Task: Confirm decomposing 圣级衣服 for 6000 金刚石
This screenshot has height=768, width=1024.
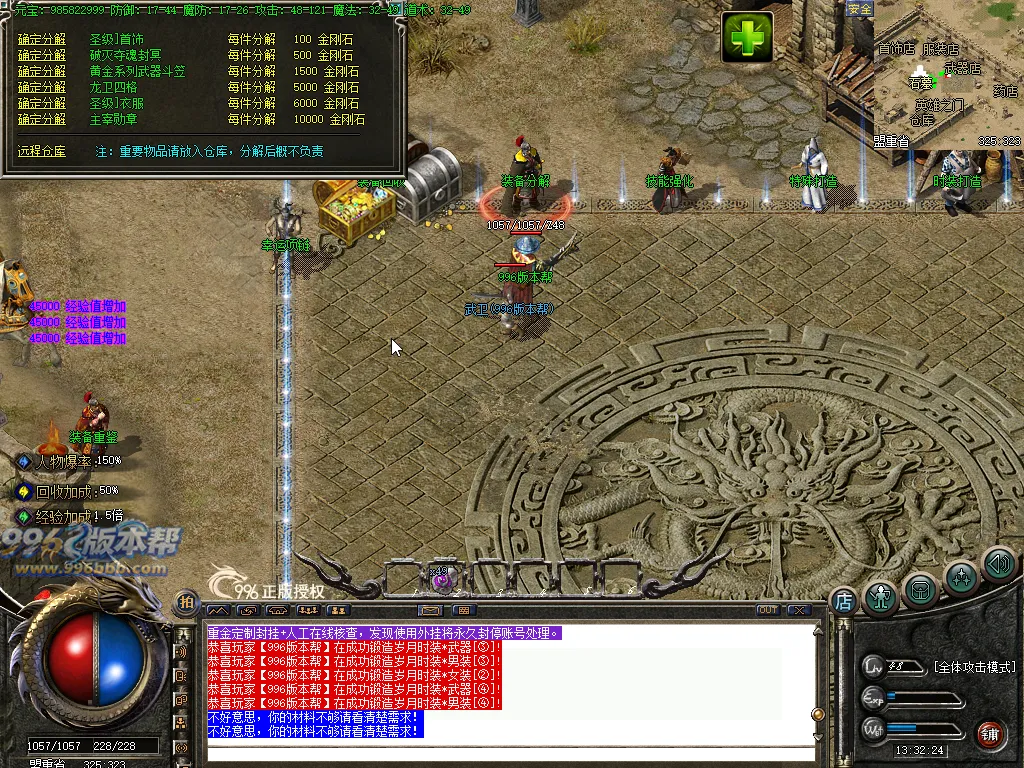Action: [41, 103]
